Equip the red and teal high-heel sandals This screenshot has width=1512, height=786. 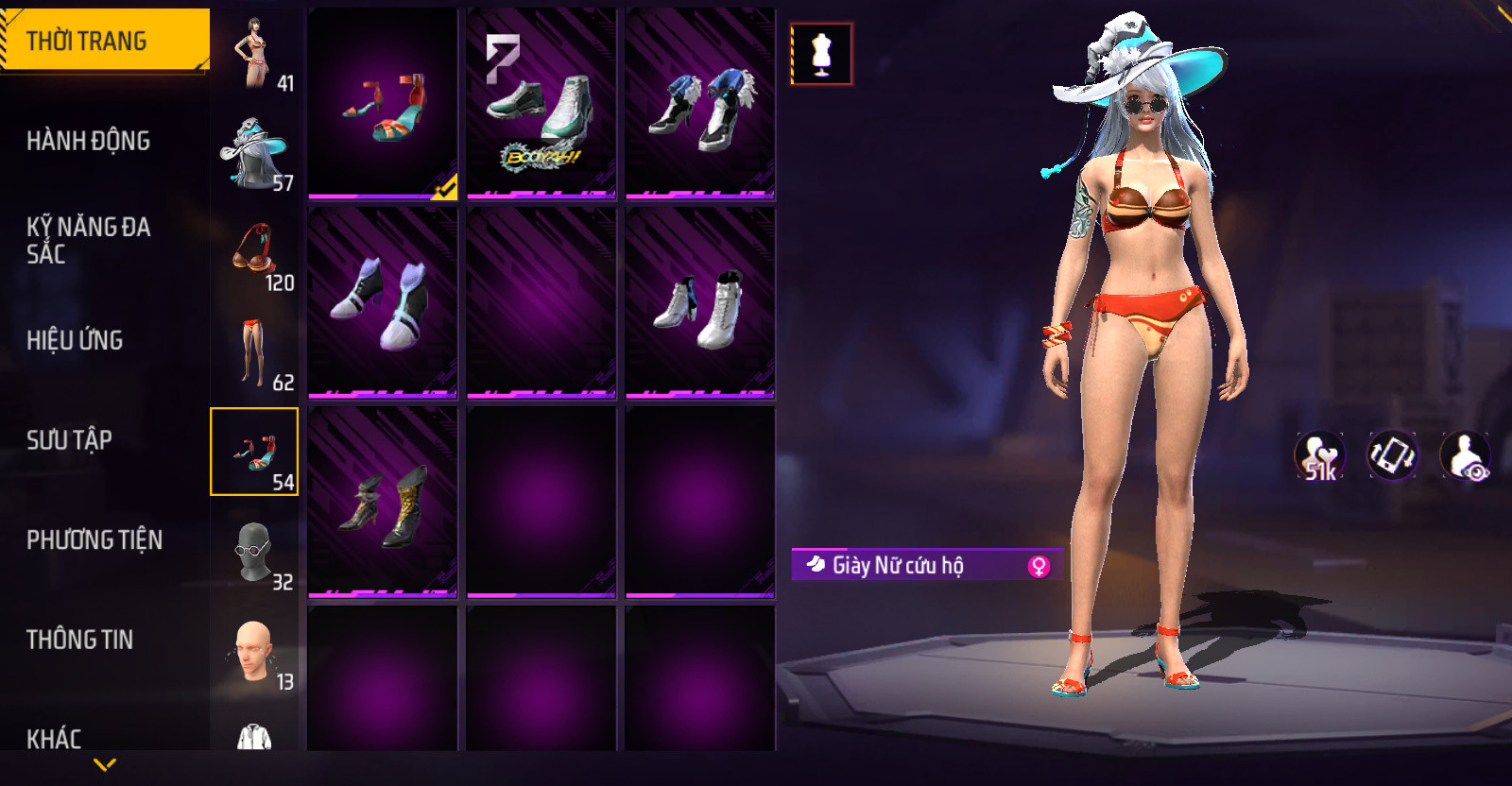[x=383, y=104]
